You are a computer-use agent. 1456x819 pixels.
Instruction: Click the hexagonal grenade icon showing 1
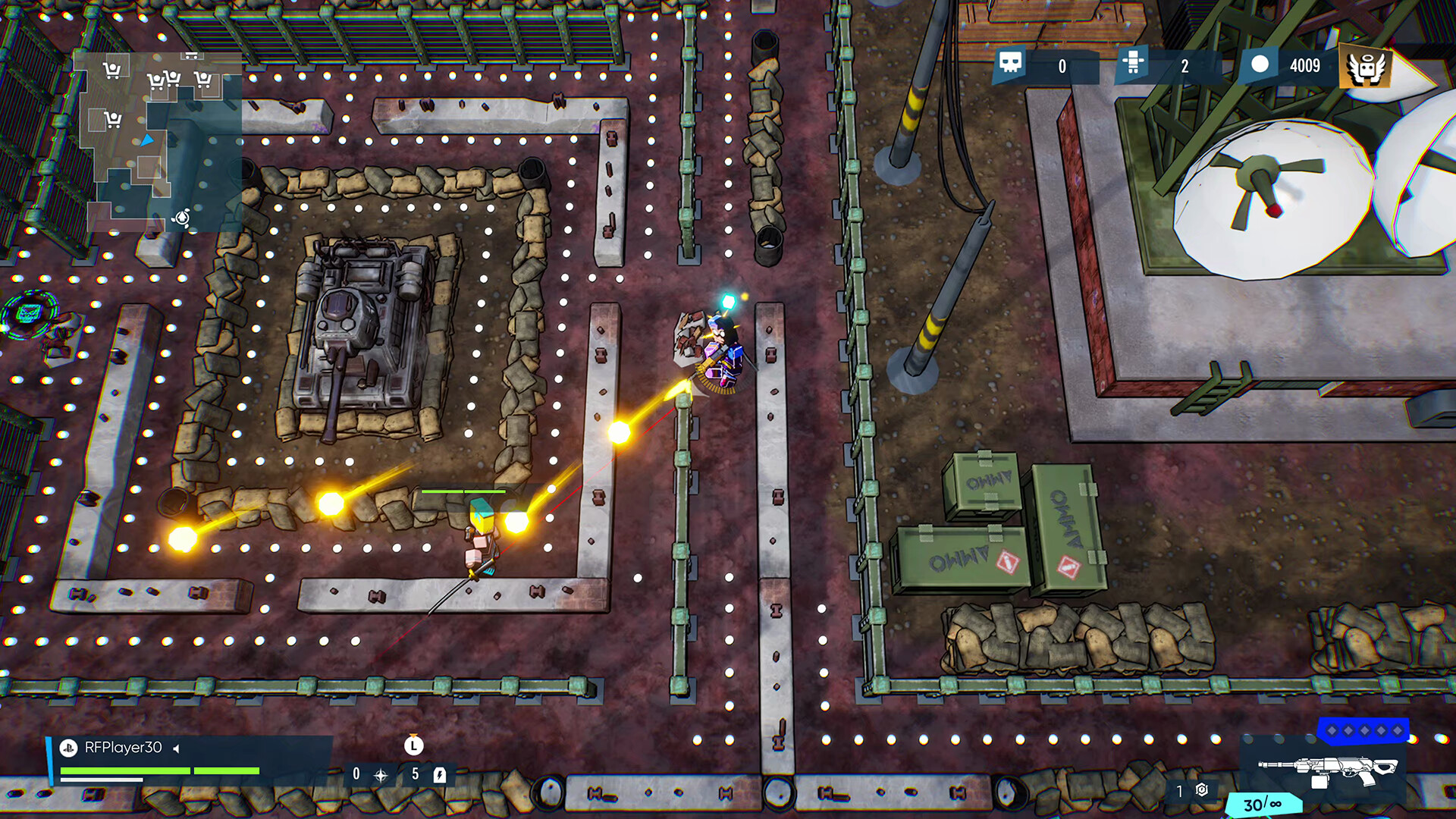[1201, 790]
